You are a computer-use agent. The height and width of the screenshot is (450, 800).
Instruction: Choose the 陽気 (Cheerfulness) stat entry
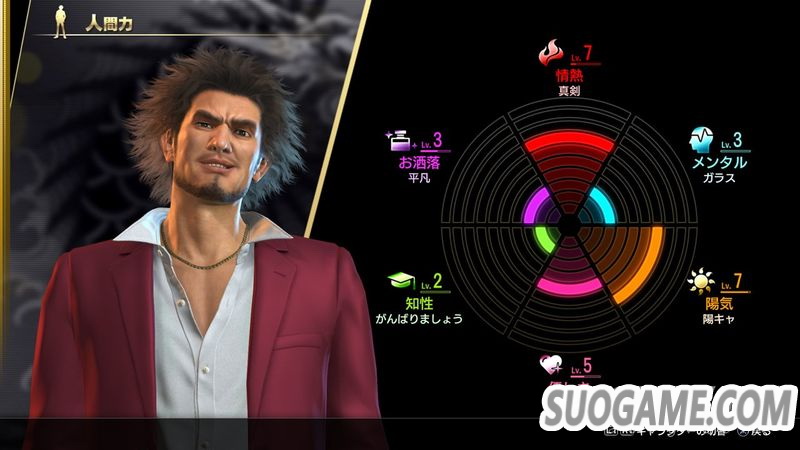[x=718, y=302]
